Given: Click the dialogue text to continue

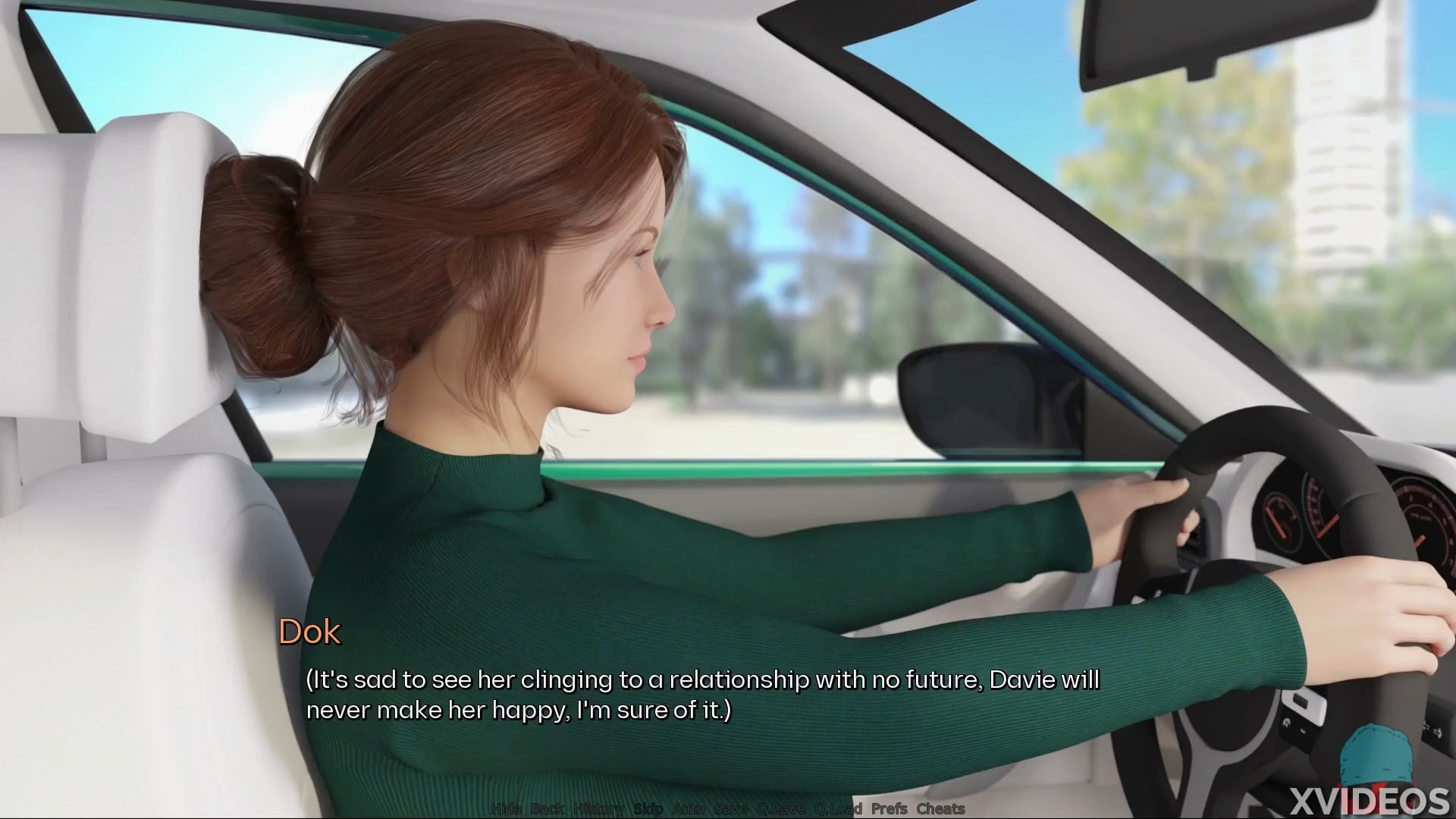Looking at the screenshot, I should [702, 695].
